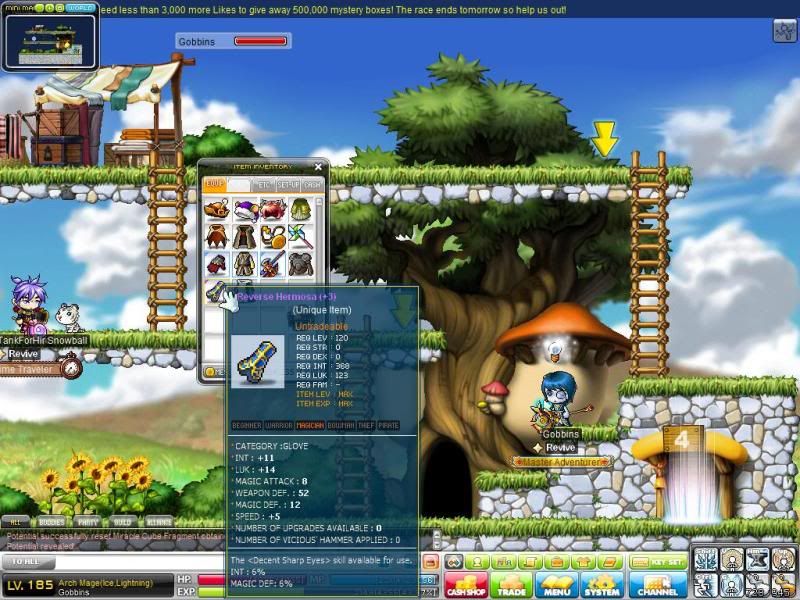Image resolution: width=800 pixels, height=600 pixels.
Task: Switch to the ETC inventory tab
Action: tap(263, 185)
